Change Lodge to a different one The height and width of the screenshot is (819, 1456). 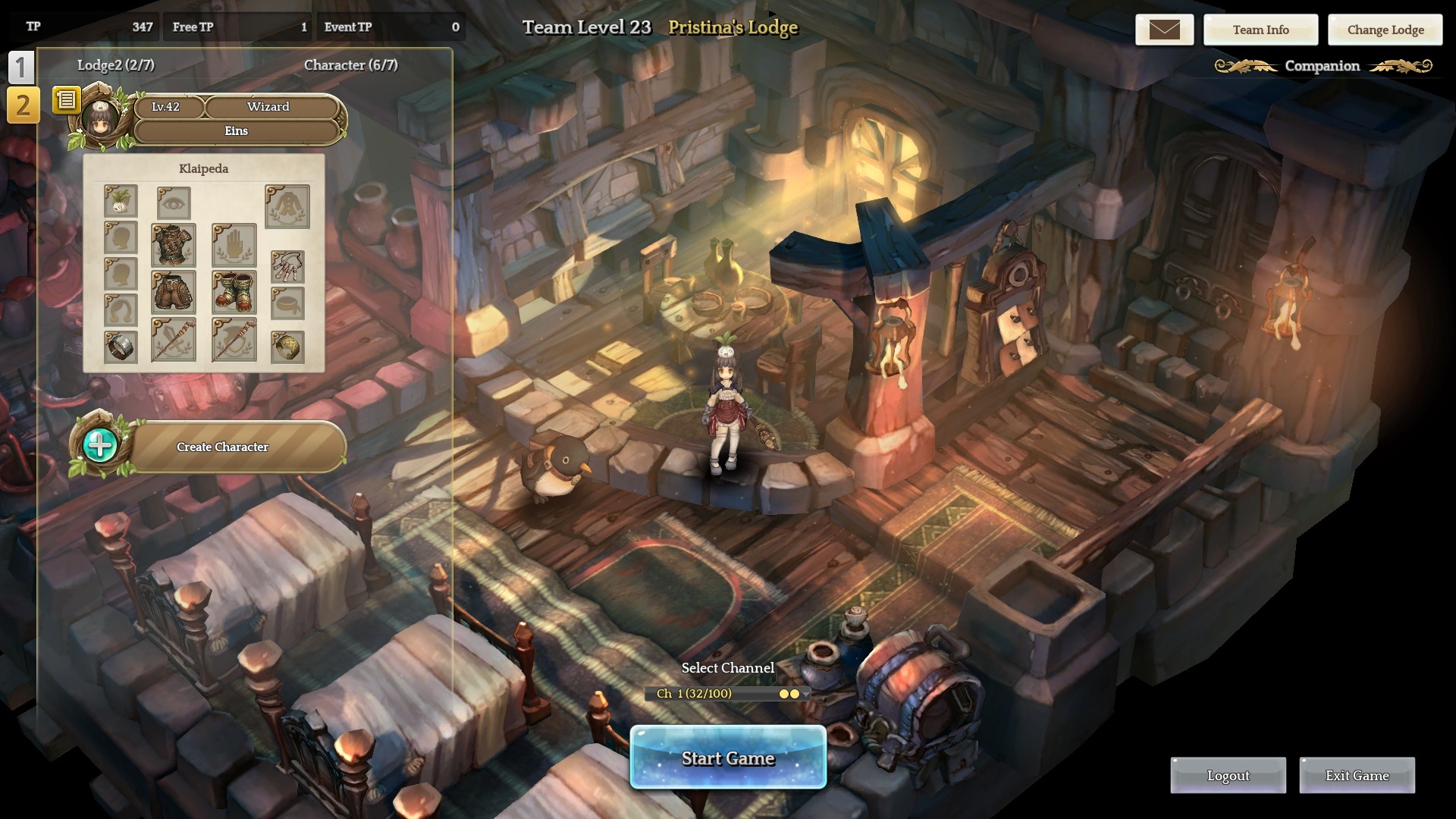coord(1385,30)
